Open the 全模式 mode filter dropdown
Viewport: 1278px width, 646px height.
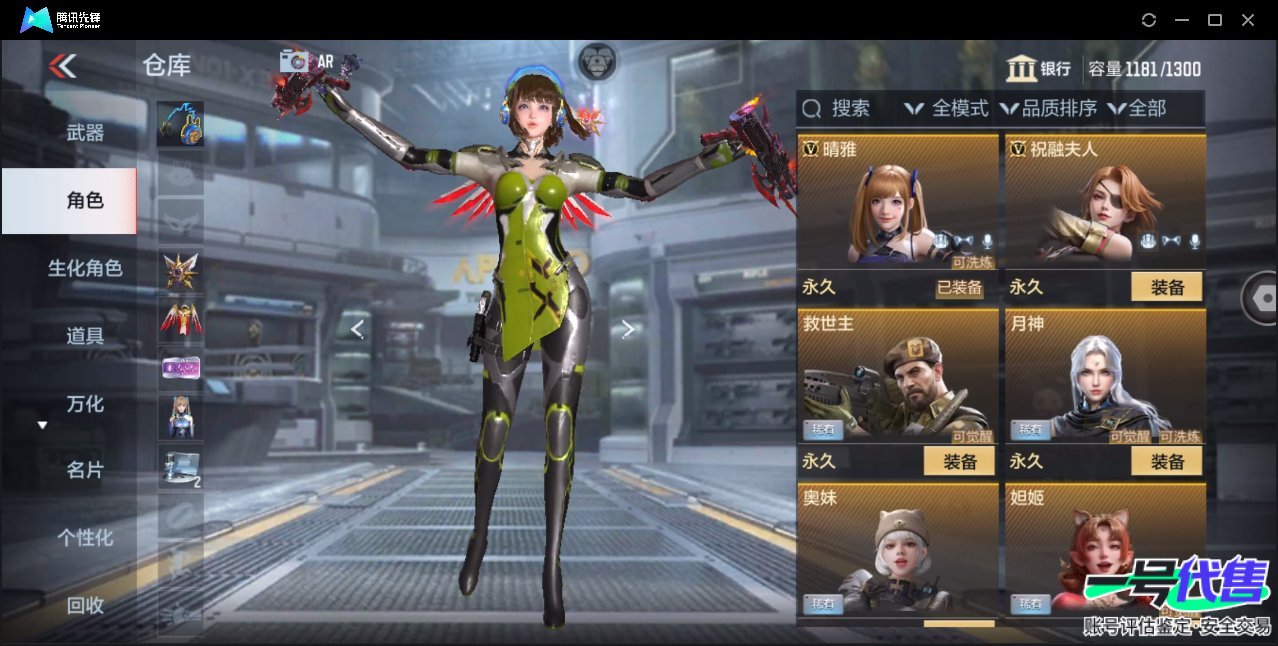[x=946, y=108]
